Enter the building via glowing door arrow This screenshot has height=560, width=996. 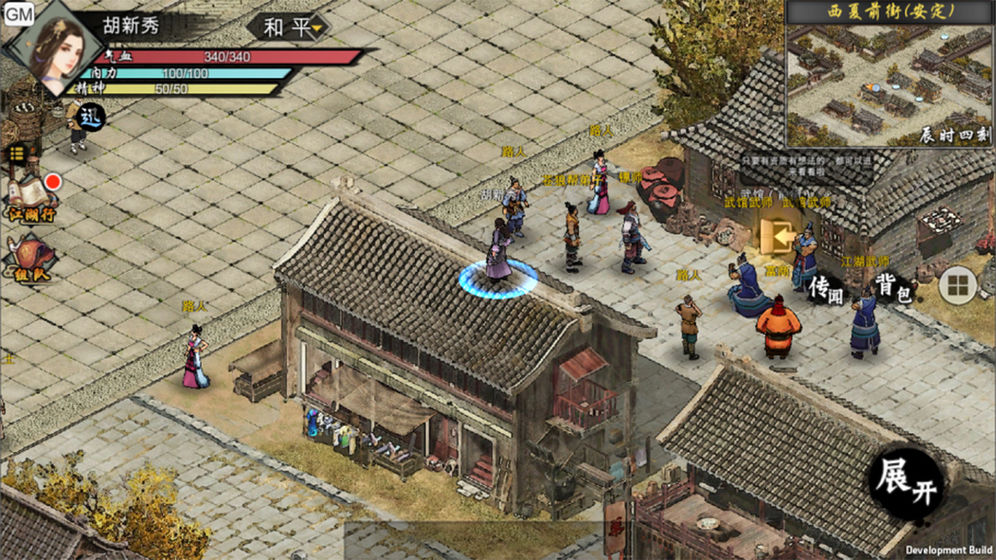[x=772, y=236]
